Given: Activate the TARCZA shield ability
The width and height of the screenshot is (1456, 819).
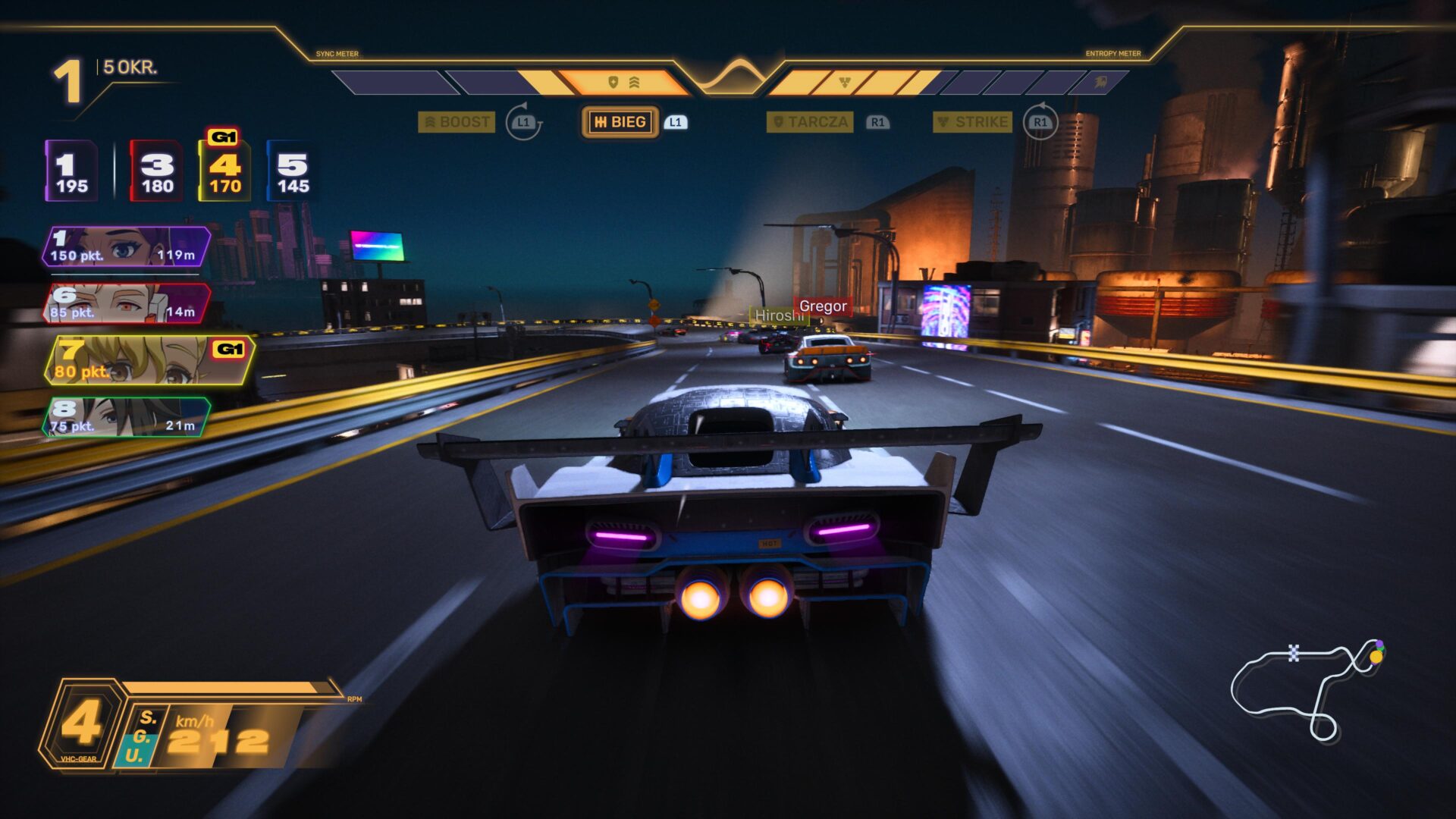Looking at the screenshot, I should coord(810,122).
